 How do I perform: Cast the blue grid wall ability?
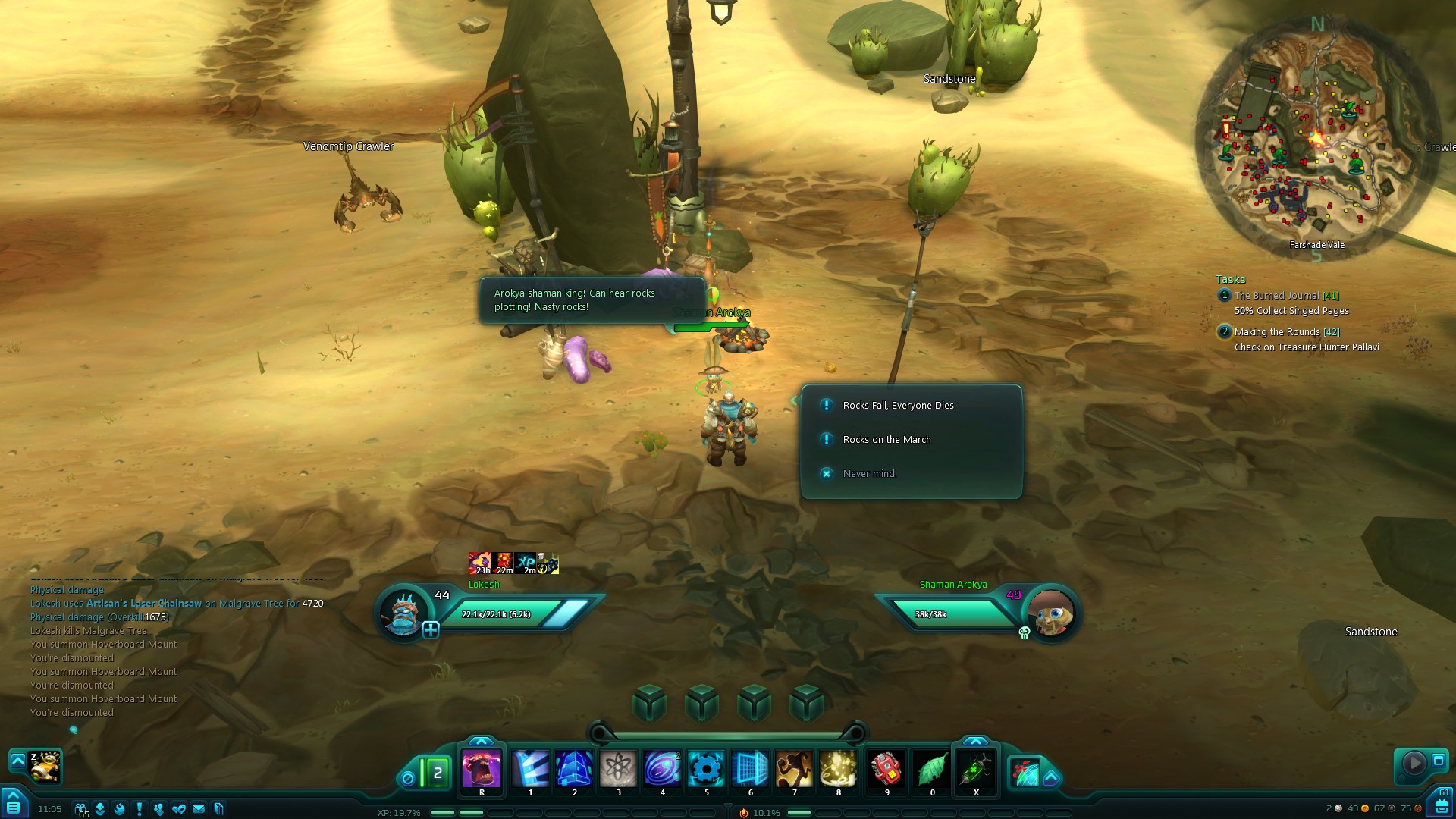[x=750, y=768]
